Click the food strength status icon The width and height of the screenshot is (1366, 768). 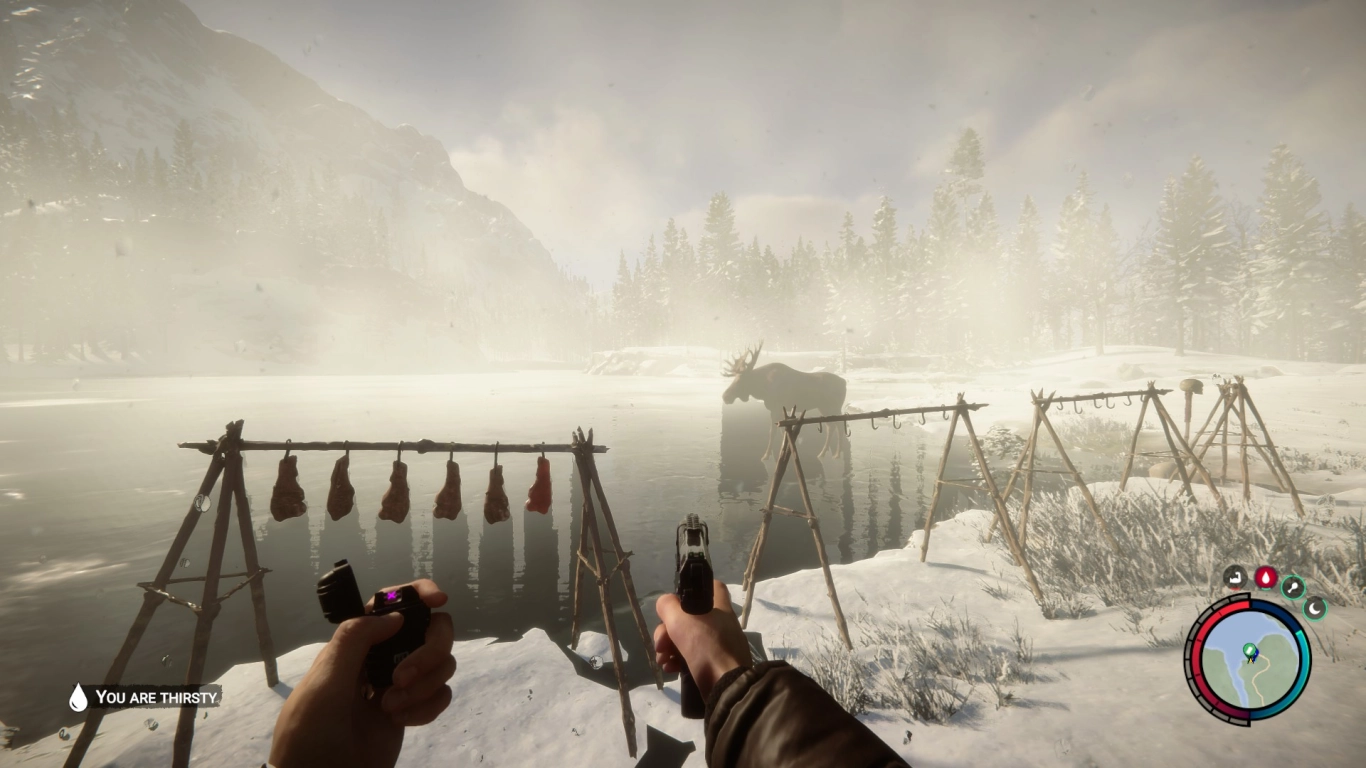pos(1235,576)
